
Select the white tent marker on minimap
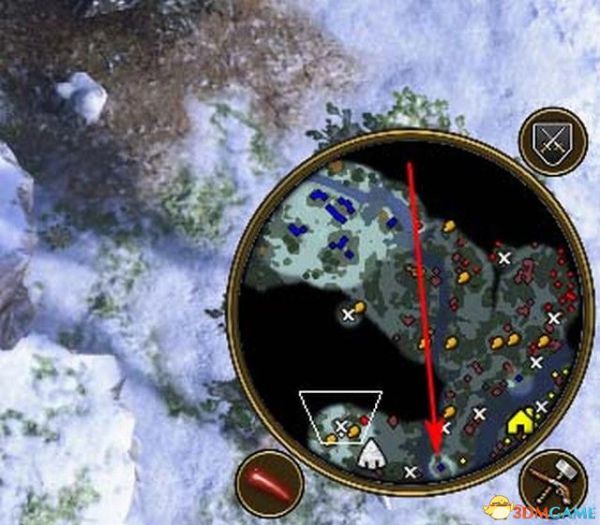(372, 454)
